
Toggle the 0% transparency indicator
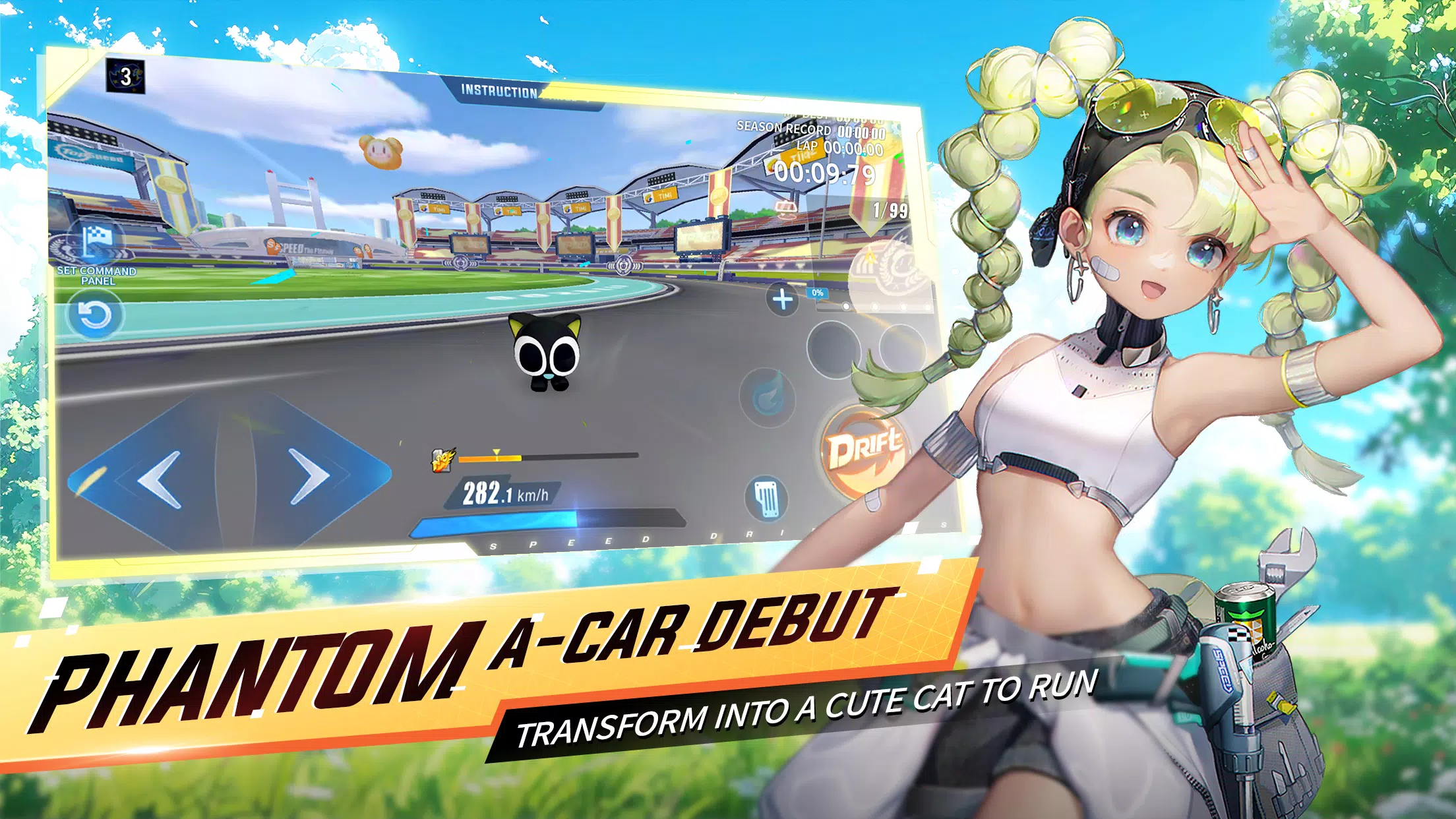818,293
